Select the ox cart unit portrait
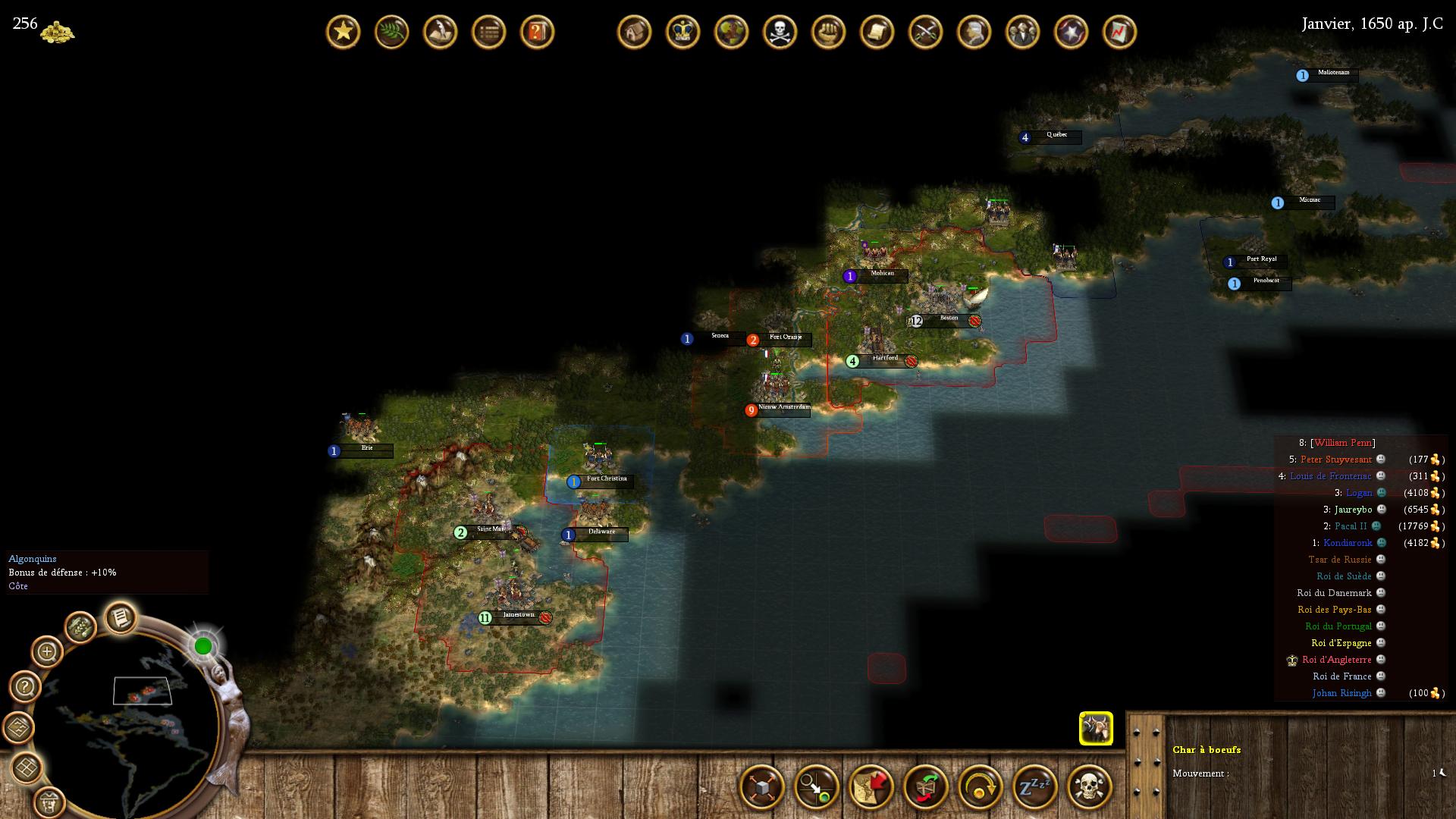Image resolution: width=1456 pixels, height=819 pixels. (1096, 729)
